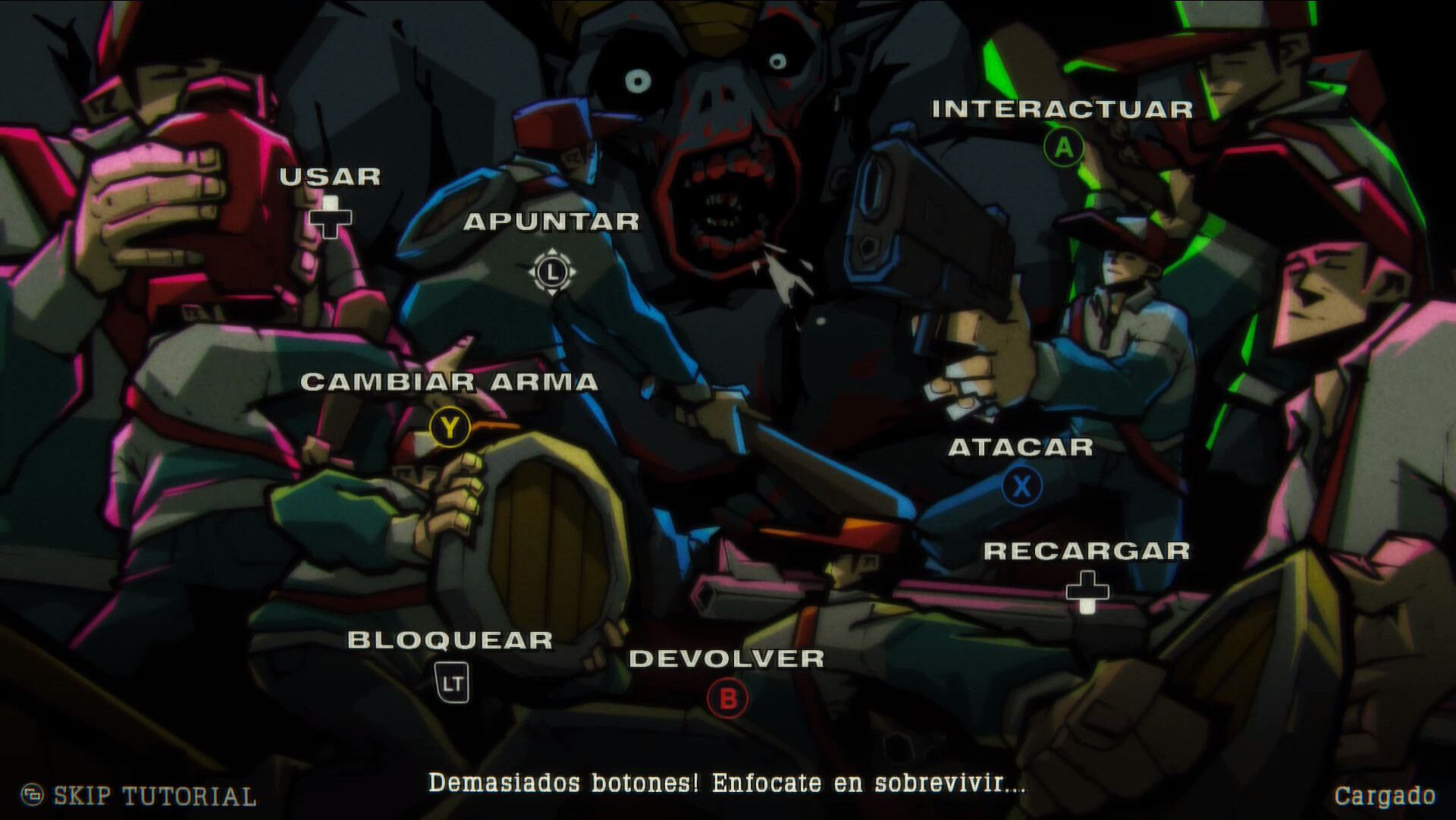The height and width of the screenshot is (820, 1456).
Task: Select the left stick icon under APUNTAR
Action: (551, 271)
